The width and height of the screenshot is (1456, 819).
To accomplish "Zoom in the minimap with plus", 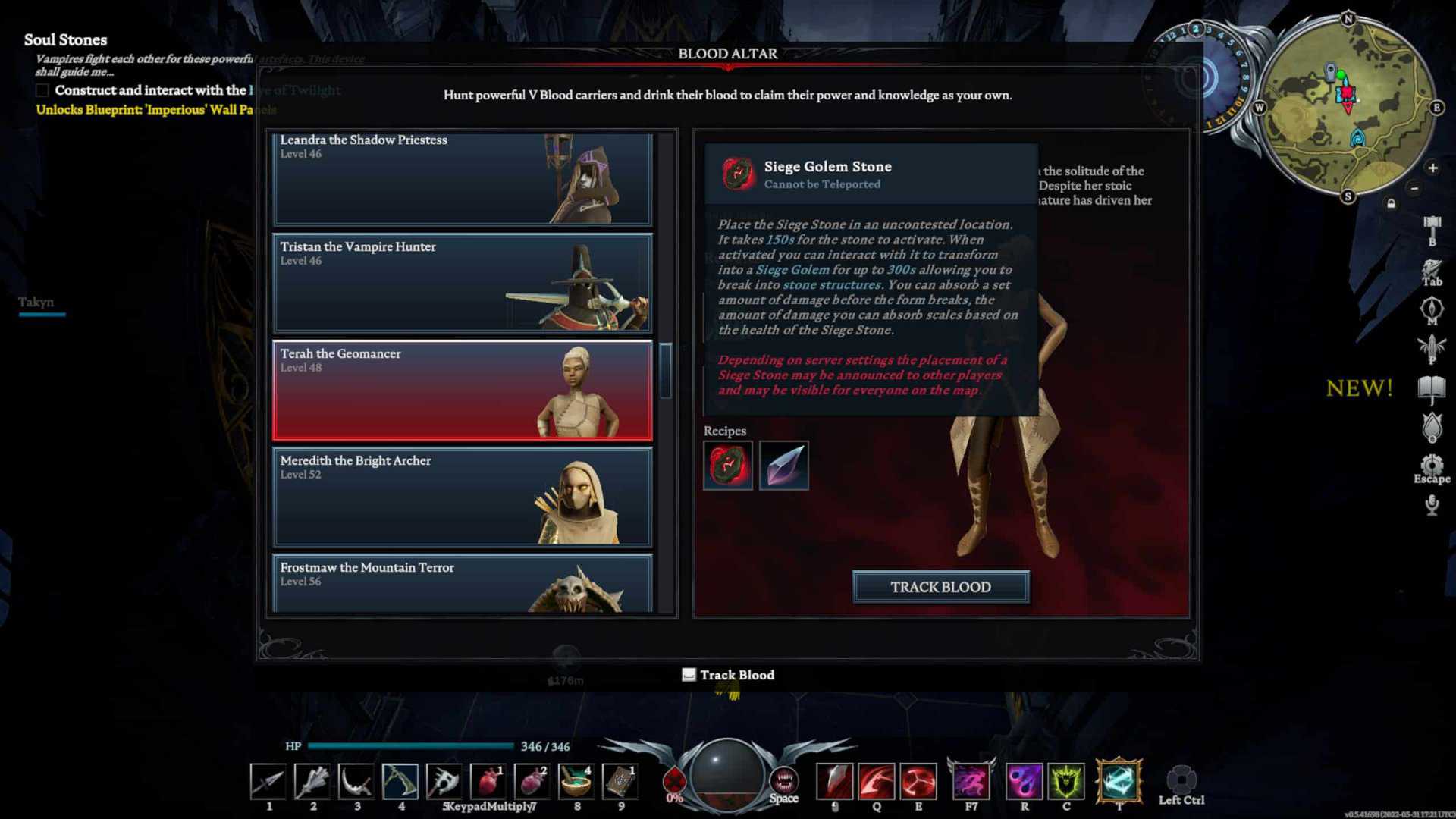I will tap(1432, 168).
